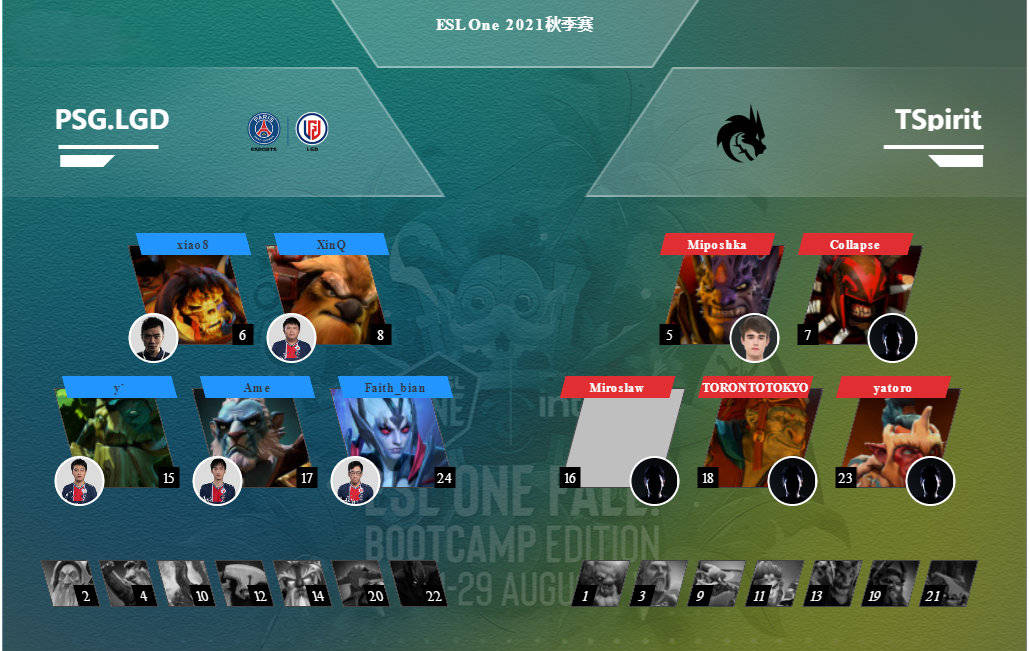The height and width of the screenshot is (651, 1029).
Task: Click the banned hero numbered 11
Action: click(x=774, y=583)
